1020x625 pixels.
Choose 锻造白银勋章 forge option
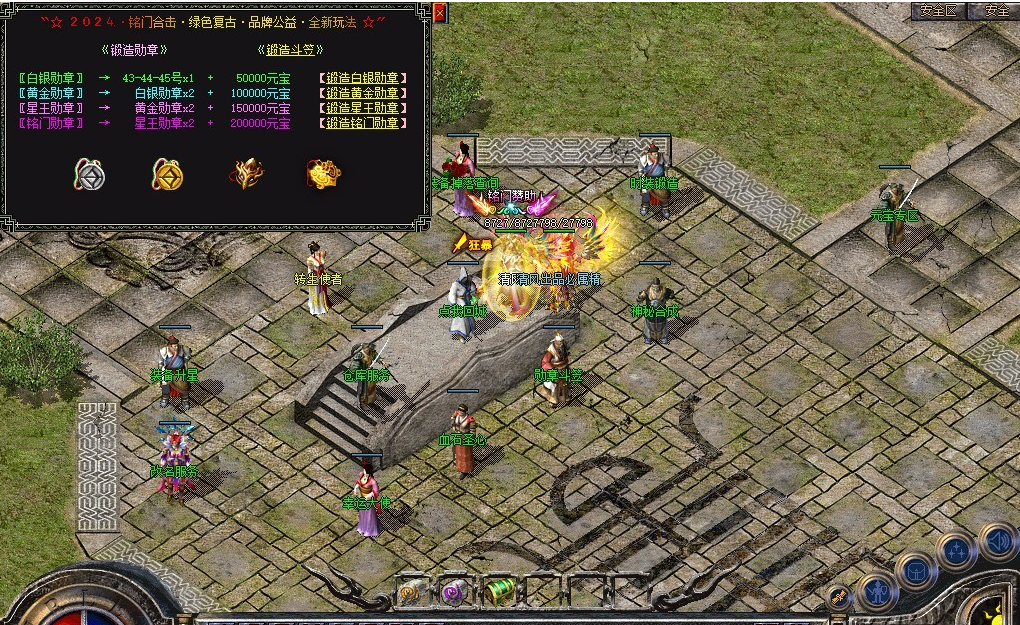click(x=363, y=78)
